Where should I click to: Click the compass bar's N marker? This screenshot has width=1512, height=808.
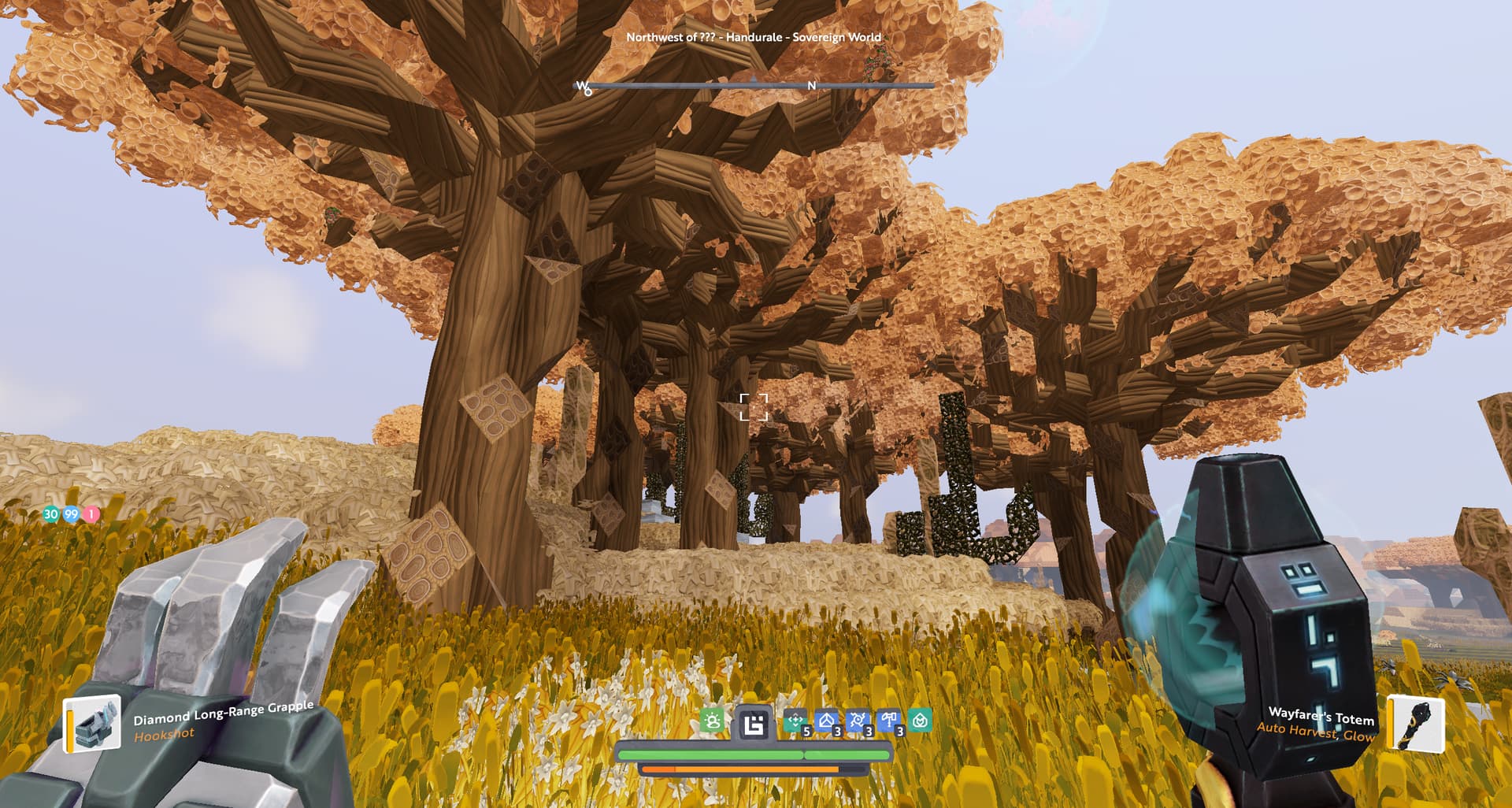point(812,86)
